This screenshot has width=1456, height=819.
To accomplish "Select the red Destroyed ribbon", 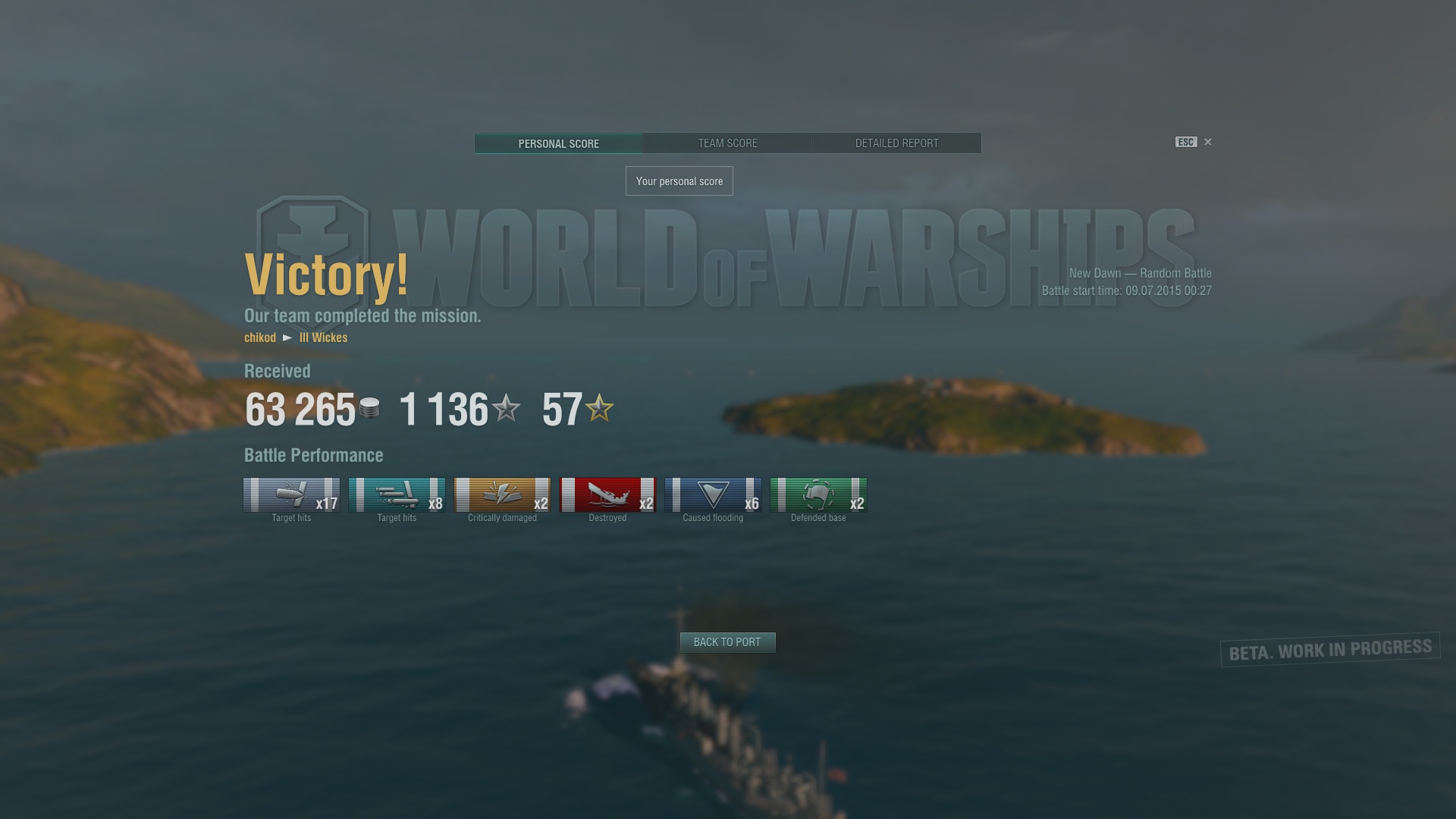I will pos(607,495).
